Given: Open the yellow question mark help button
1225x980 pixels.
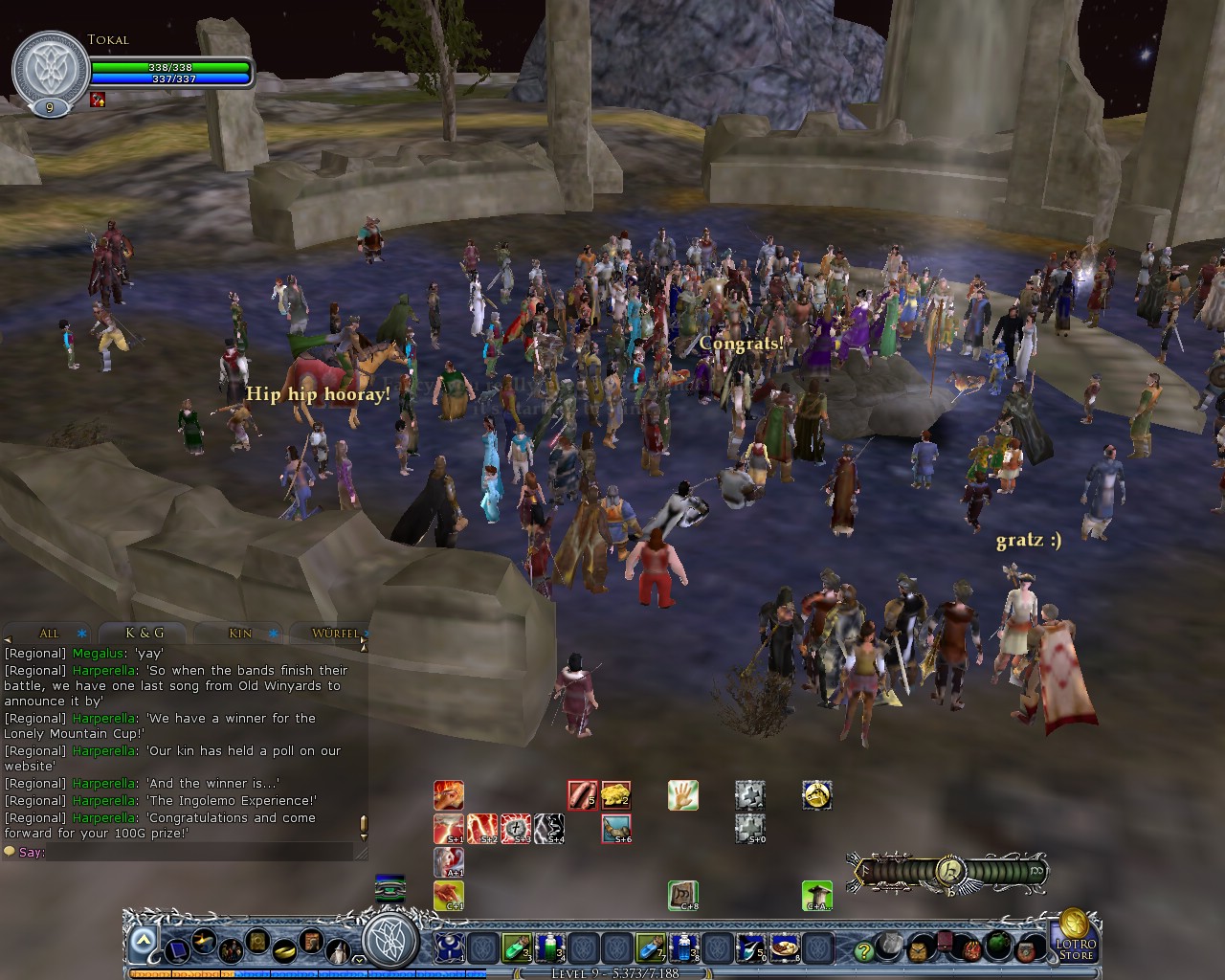Looking at the screenshot, I should (x=864, y=950).
